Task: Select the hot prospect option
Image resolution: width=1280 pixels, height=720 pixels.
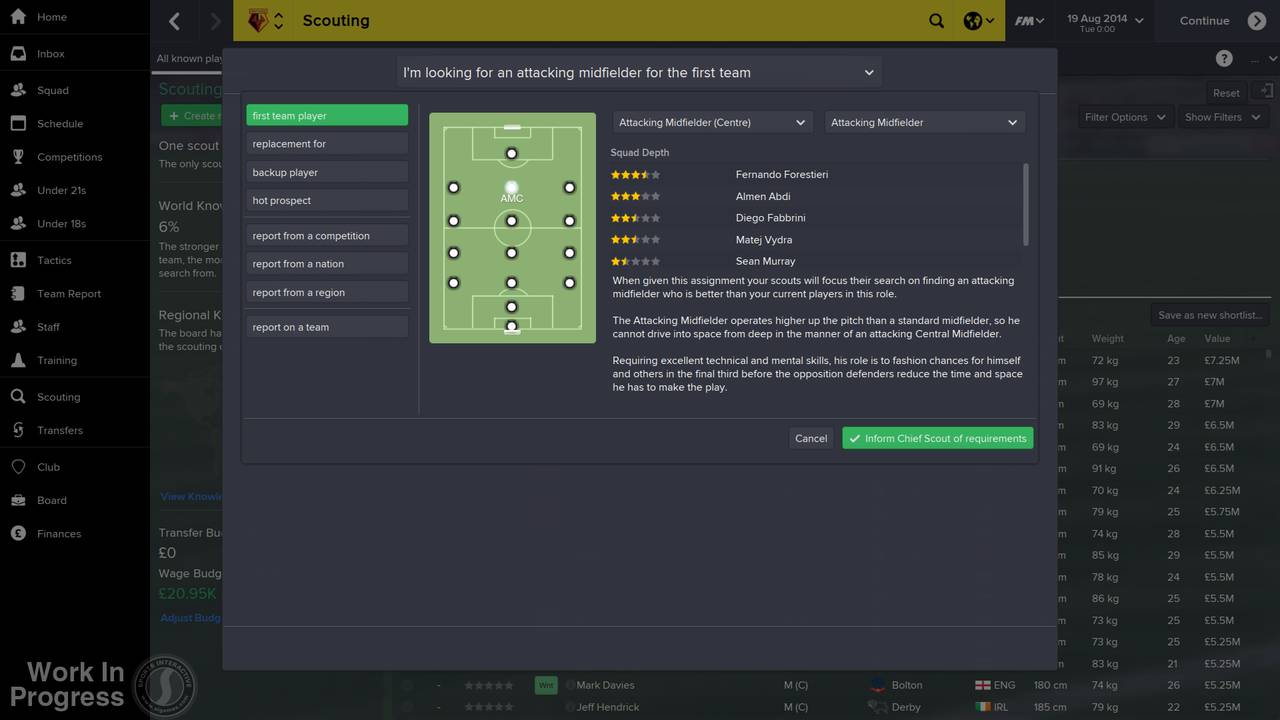Action: (x=326, y=200)
